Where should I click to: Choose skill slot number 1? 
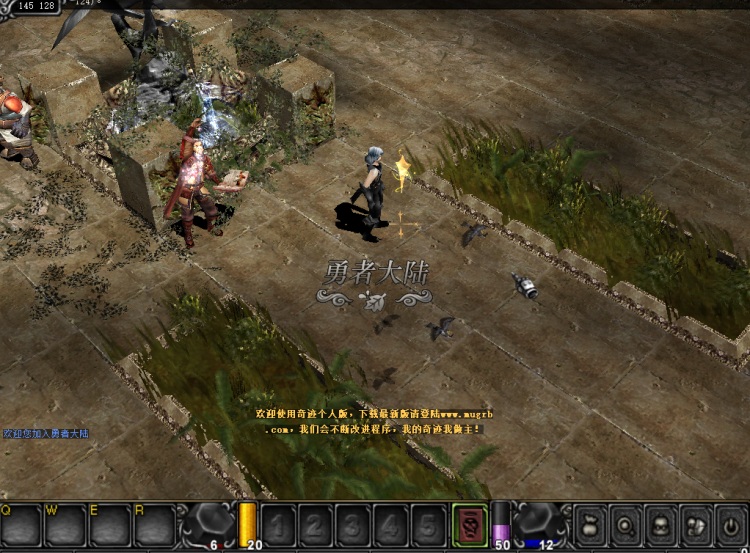point(280,525)
